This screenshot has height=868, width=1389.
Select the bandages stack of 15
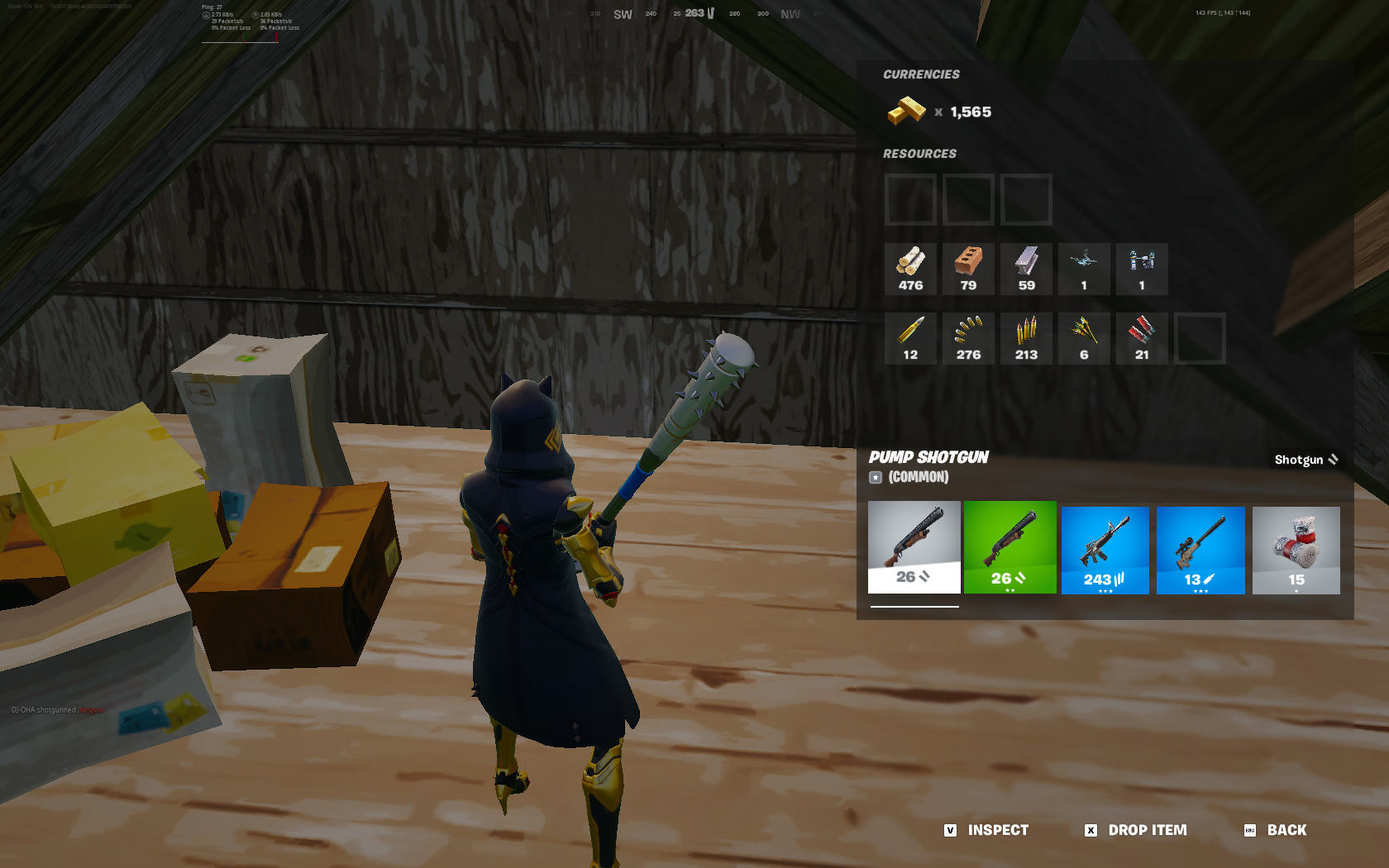pos(1296,550)
